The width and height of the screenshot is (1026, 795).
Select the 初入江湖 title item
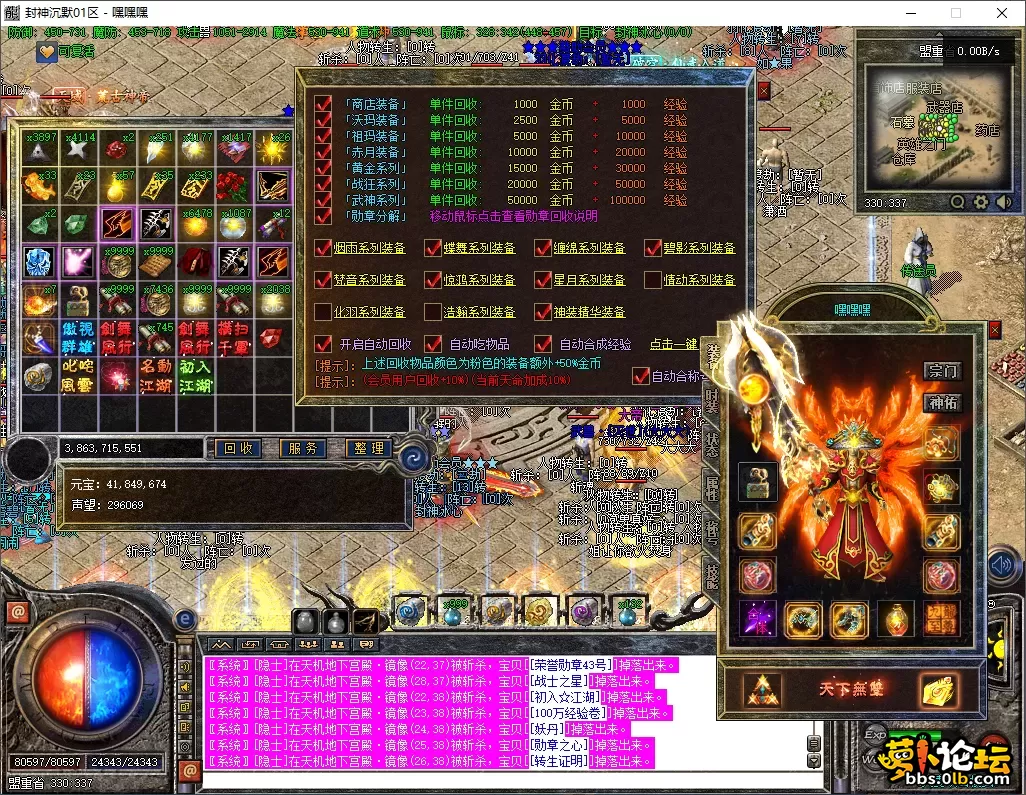coord(196,375)
